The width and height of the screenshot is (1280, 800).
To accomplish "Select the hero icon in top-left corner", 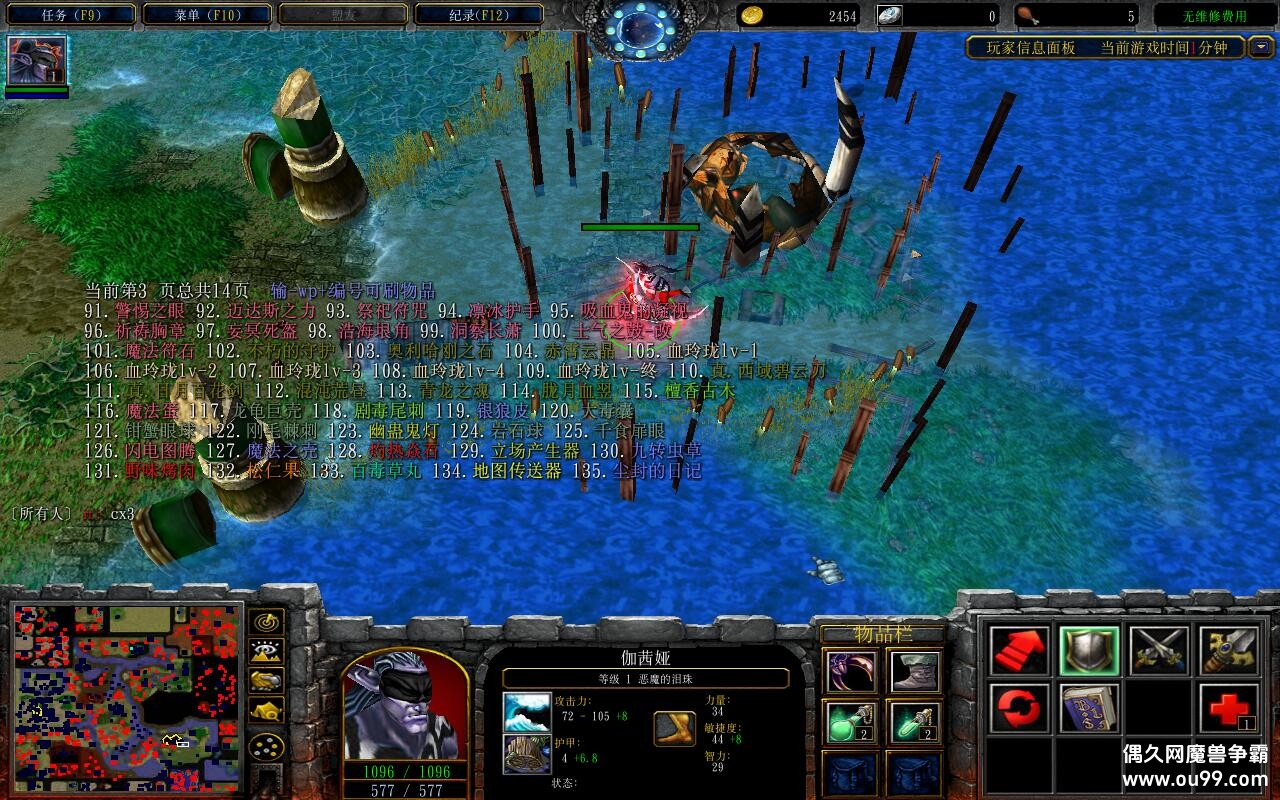I will click(37, 61).
